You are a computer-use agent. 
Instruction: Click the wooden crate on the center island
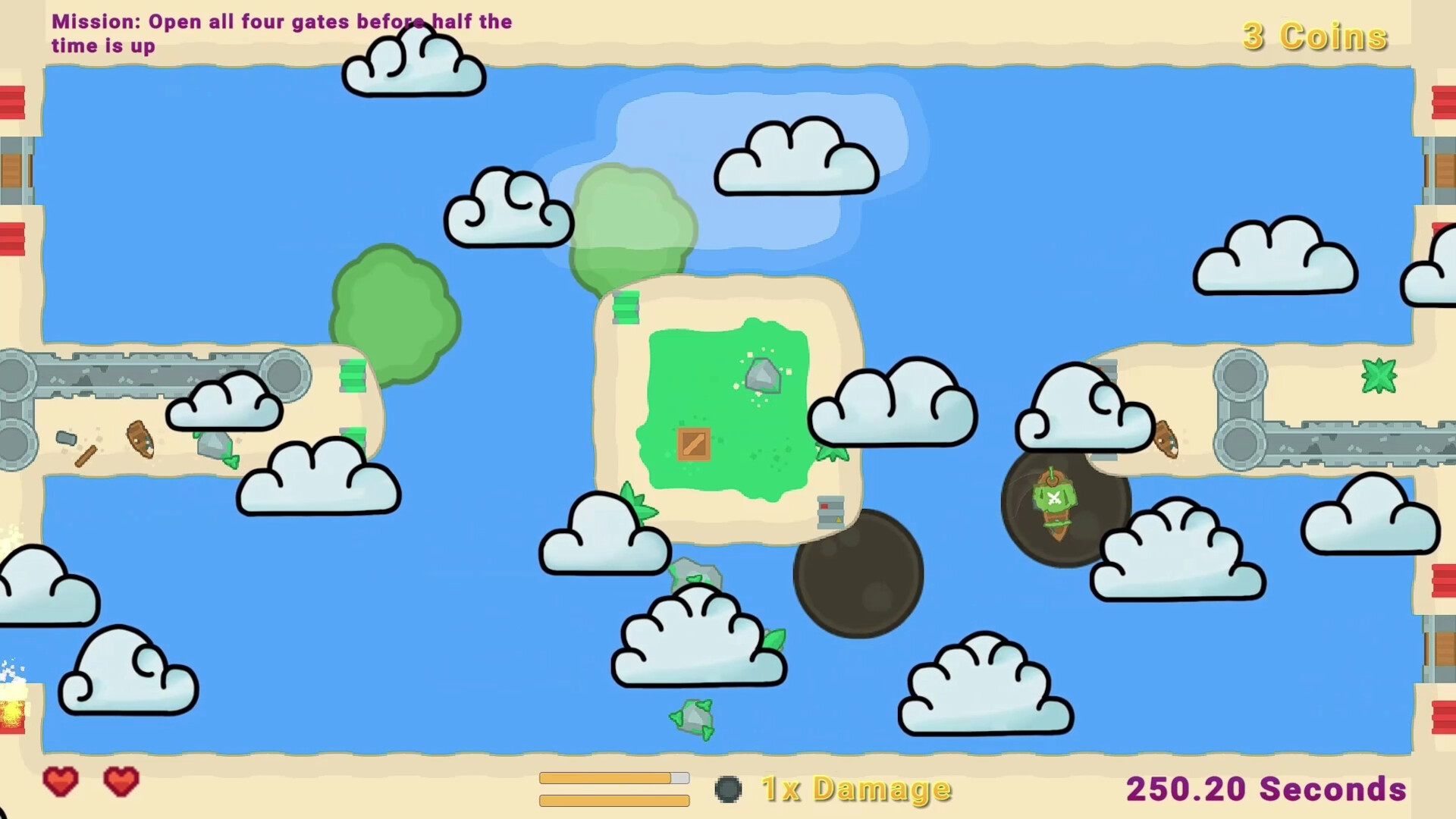click(x=692, y=445)
